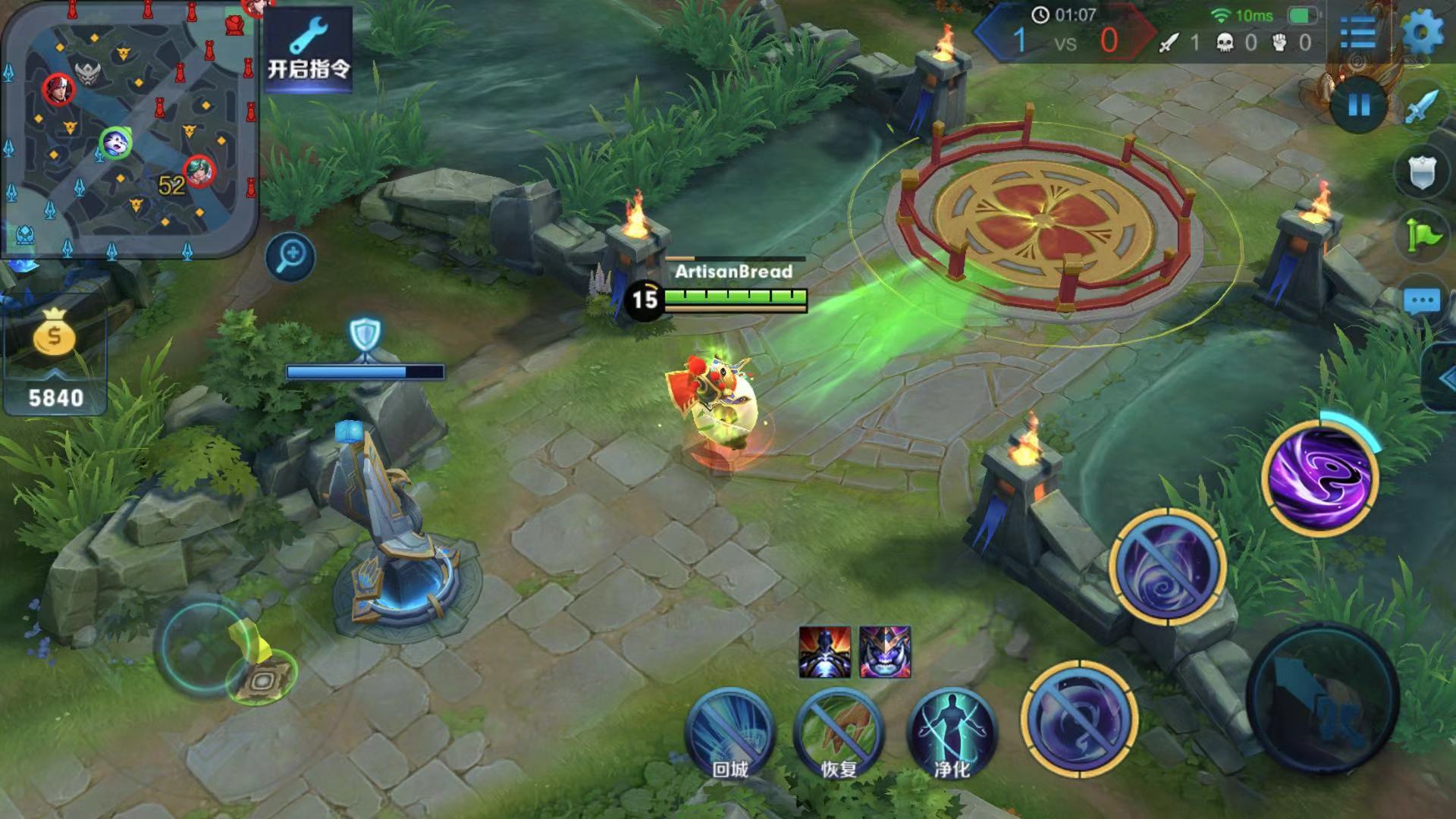Activate the purple vortex ultimate skill

coord(1320,476)
